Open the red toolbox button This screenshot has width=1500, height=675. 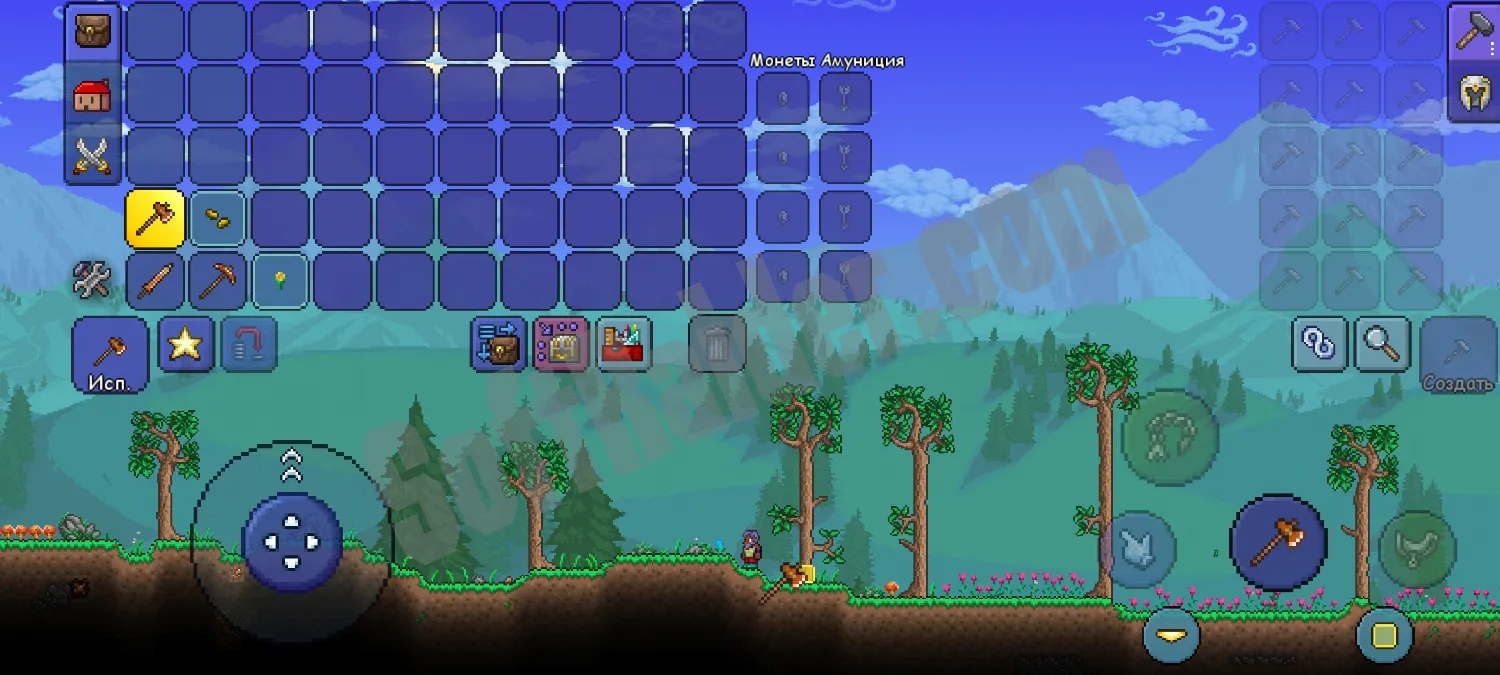click(x=623, y=344)
